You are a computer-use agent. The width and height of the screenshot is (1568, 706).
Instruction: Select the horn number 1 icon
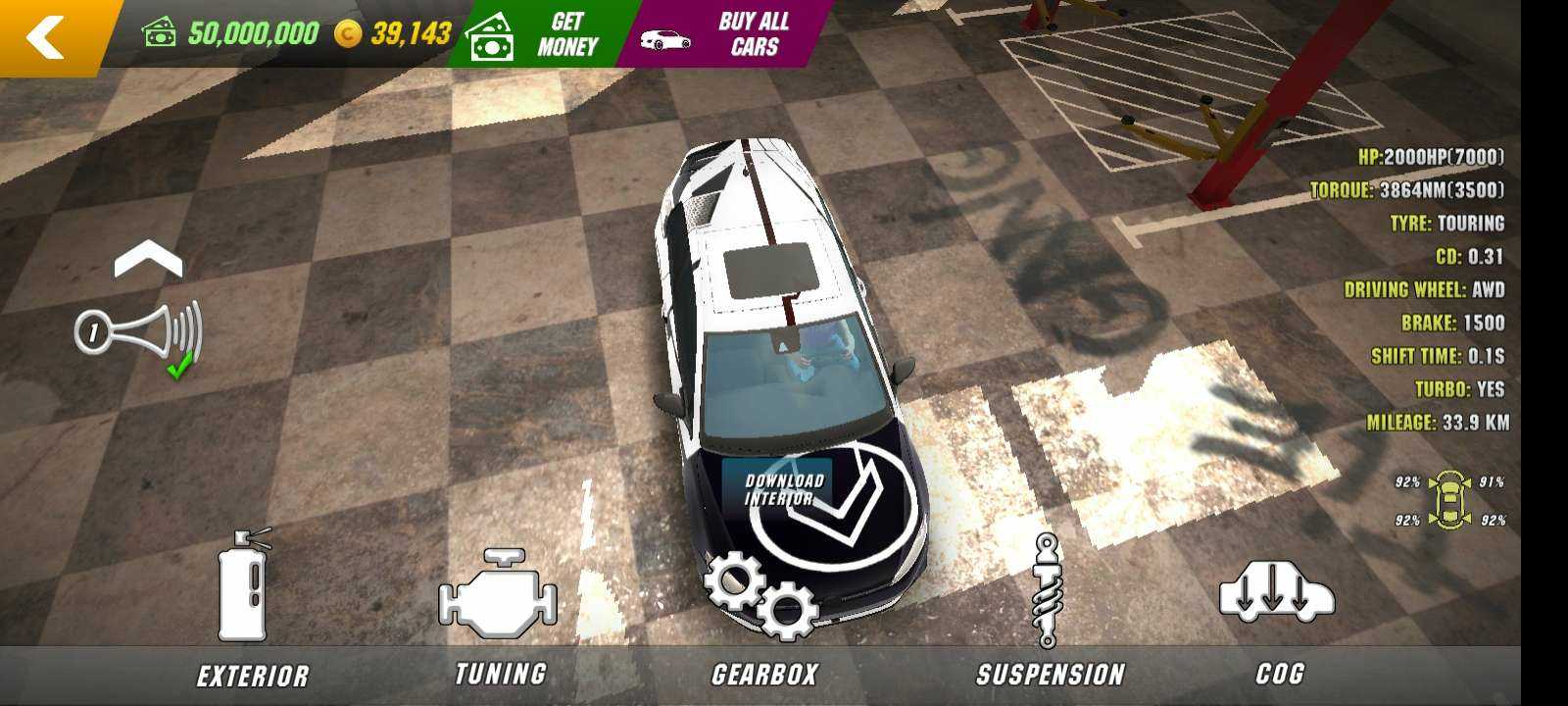[x=139, y=333]
